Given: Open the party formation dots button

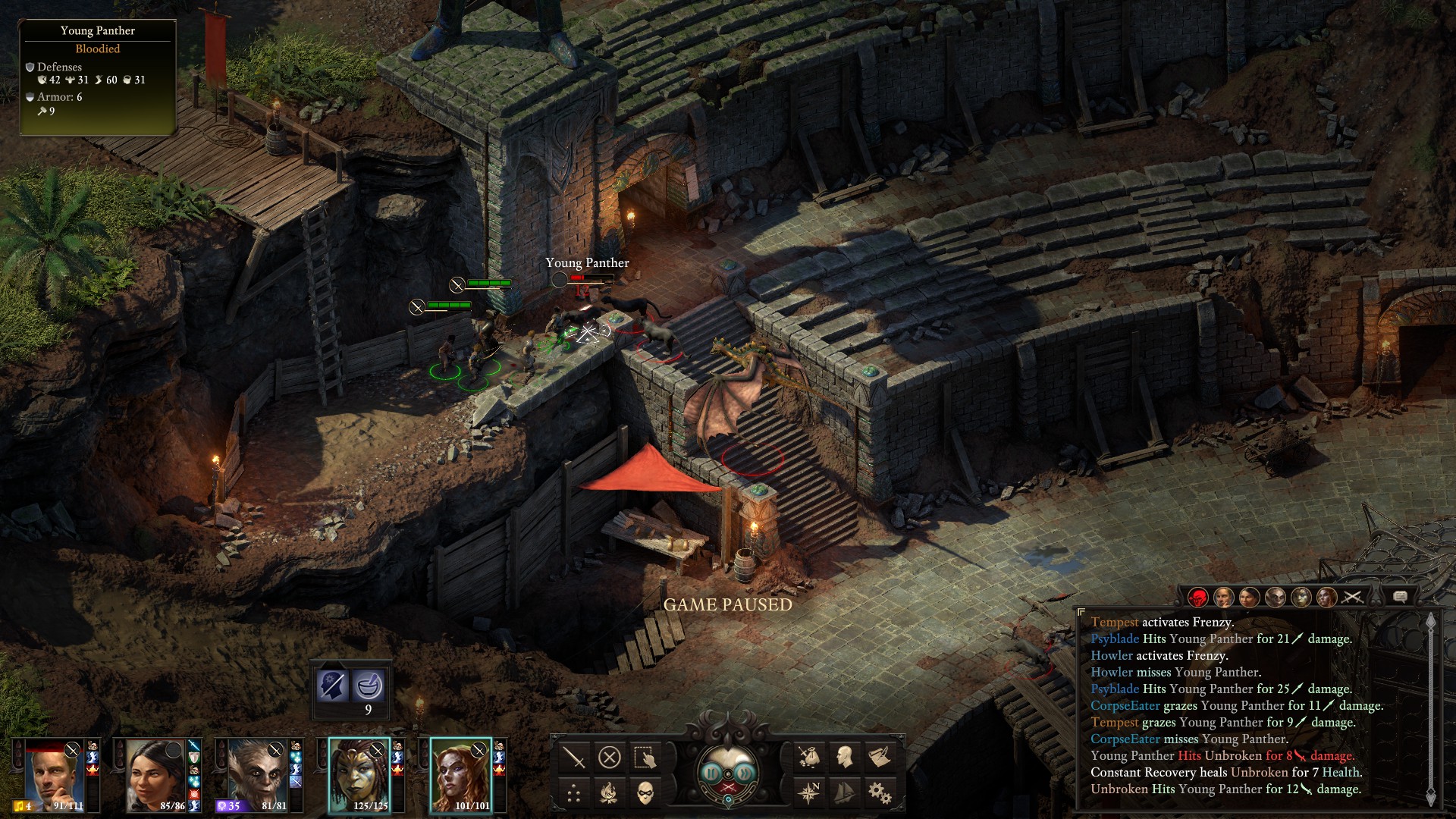Looking at the screenshot, I should click(x=574, y=793).
